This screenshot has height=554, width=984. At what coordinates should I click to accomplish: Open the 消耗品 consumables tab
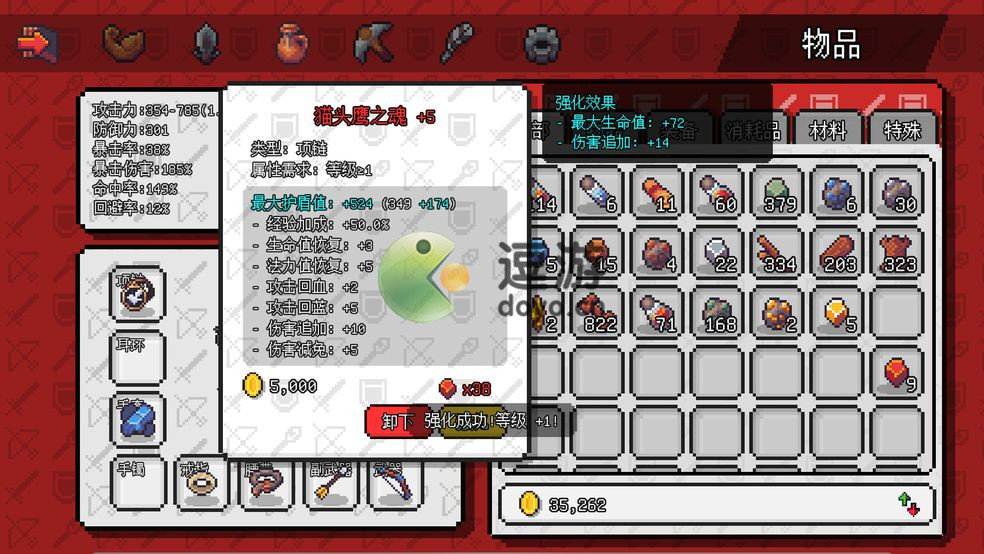754,130
